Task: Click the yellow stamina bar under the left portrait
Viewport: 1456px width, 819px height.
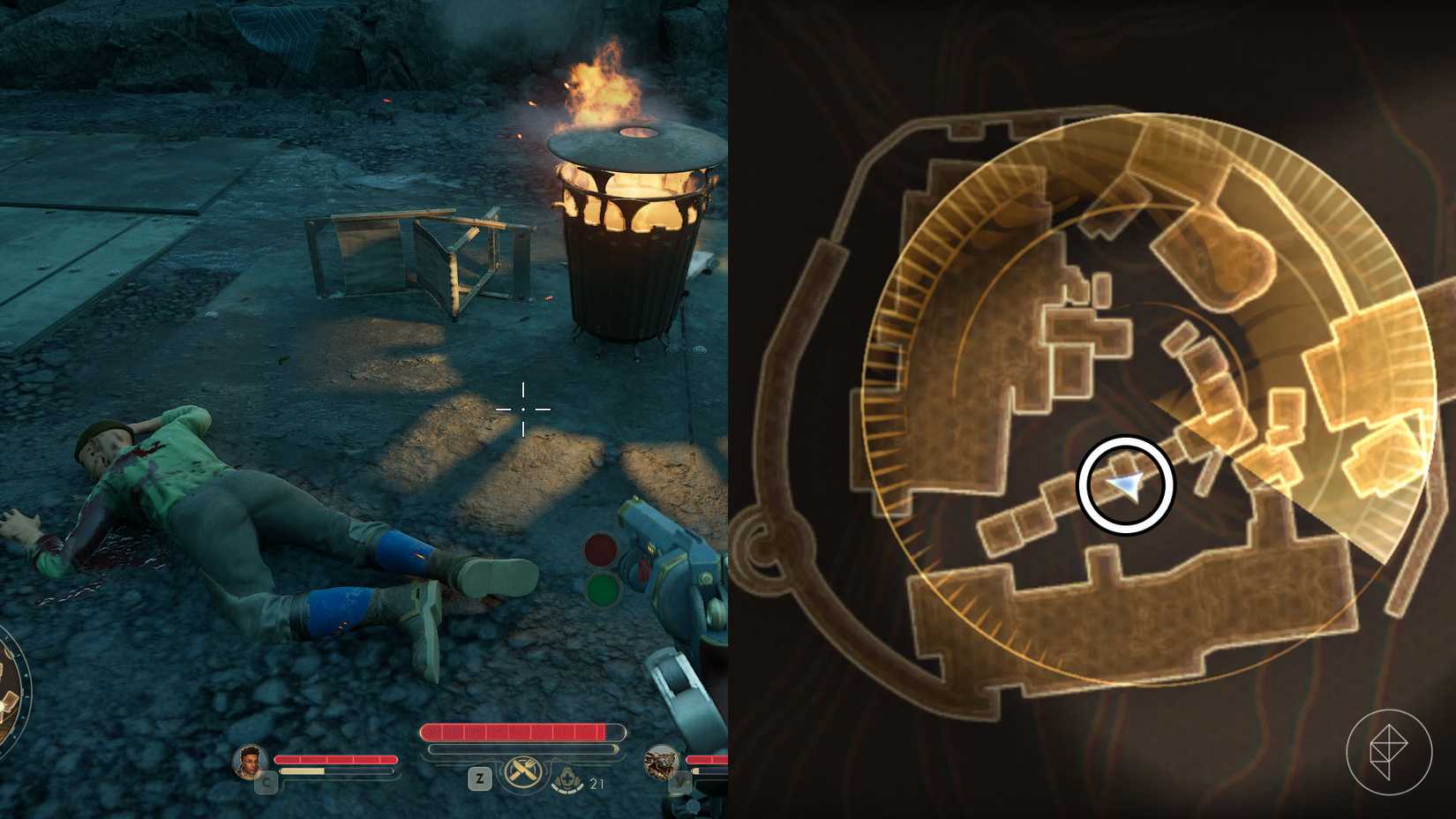Action: click(x=301, y=770)
